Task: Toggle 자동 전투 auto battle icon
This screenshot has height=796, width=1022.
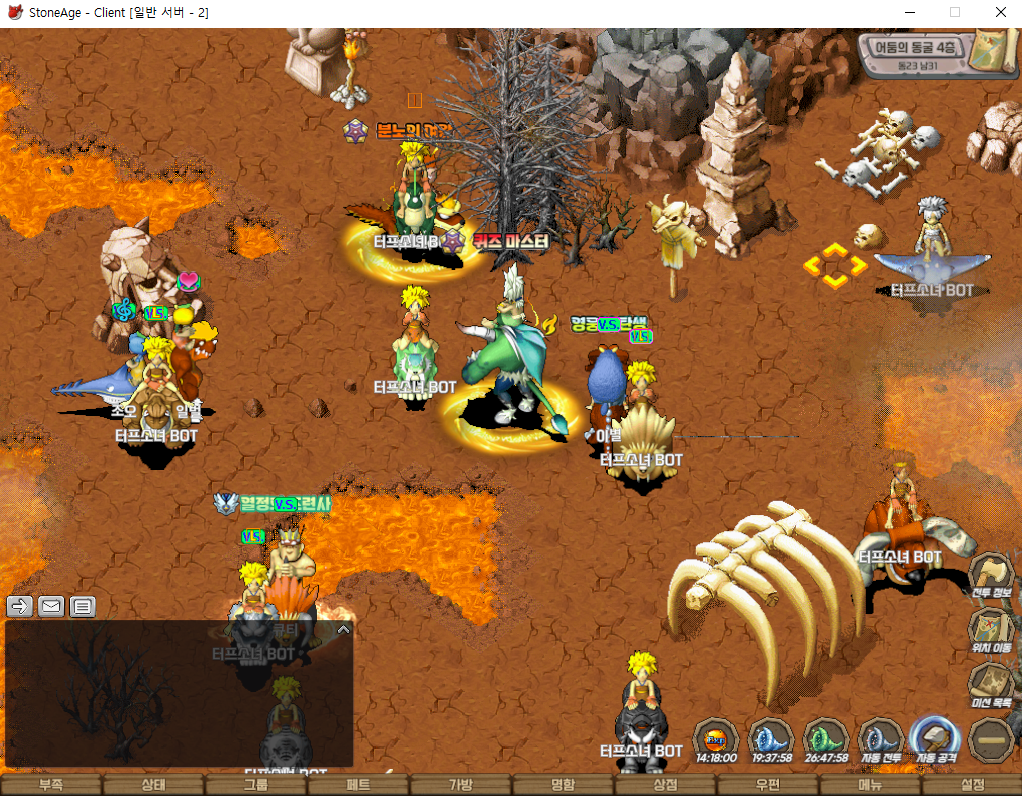Action: coord(881,740)
